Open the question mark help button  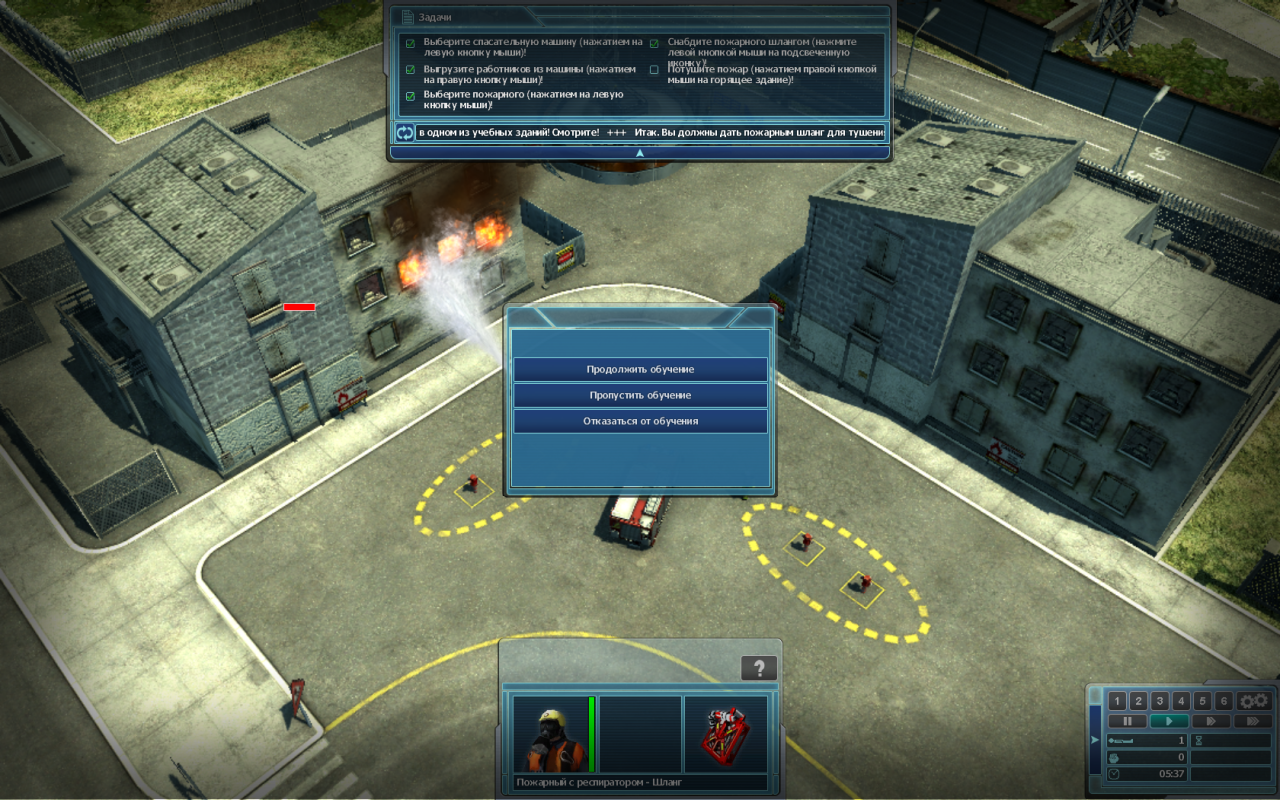[x=759, y=668]
